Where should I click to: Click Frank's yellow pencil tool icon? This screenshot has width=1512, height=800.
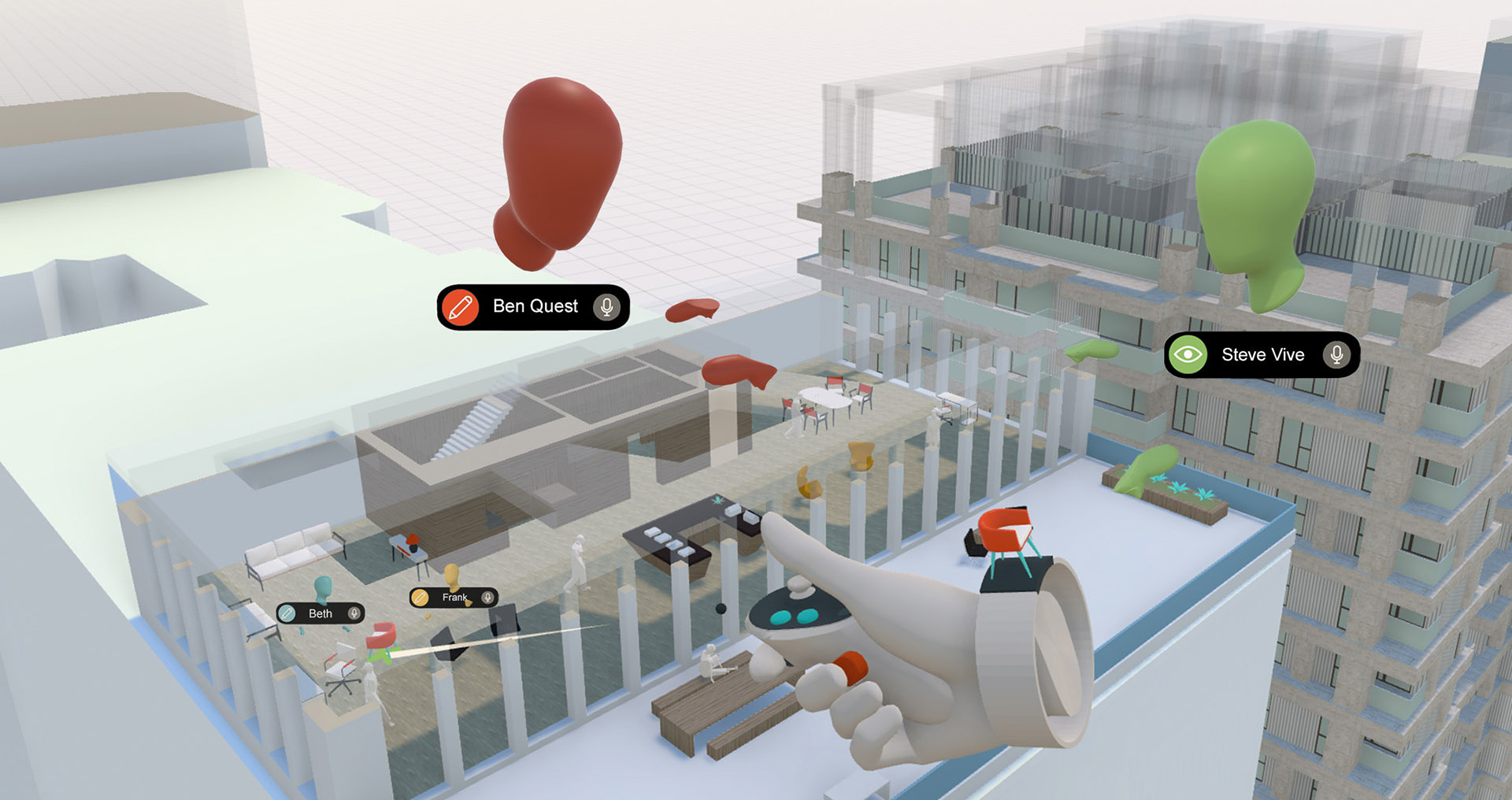pos(420,597)
